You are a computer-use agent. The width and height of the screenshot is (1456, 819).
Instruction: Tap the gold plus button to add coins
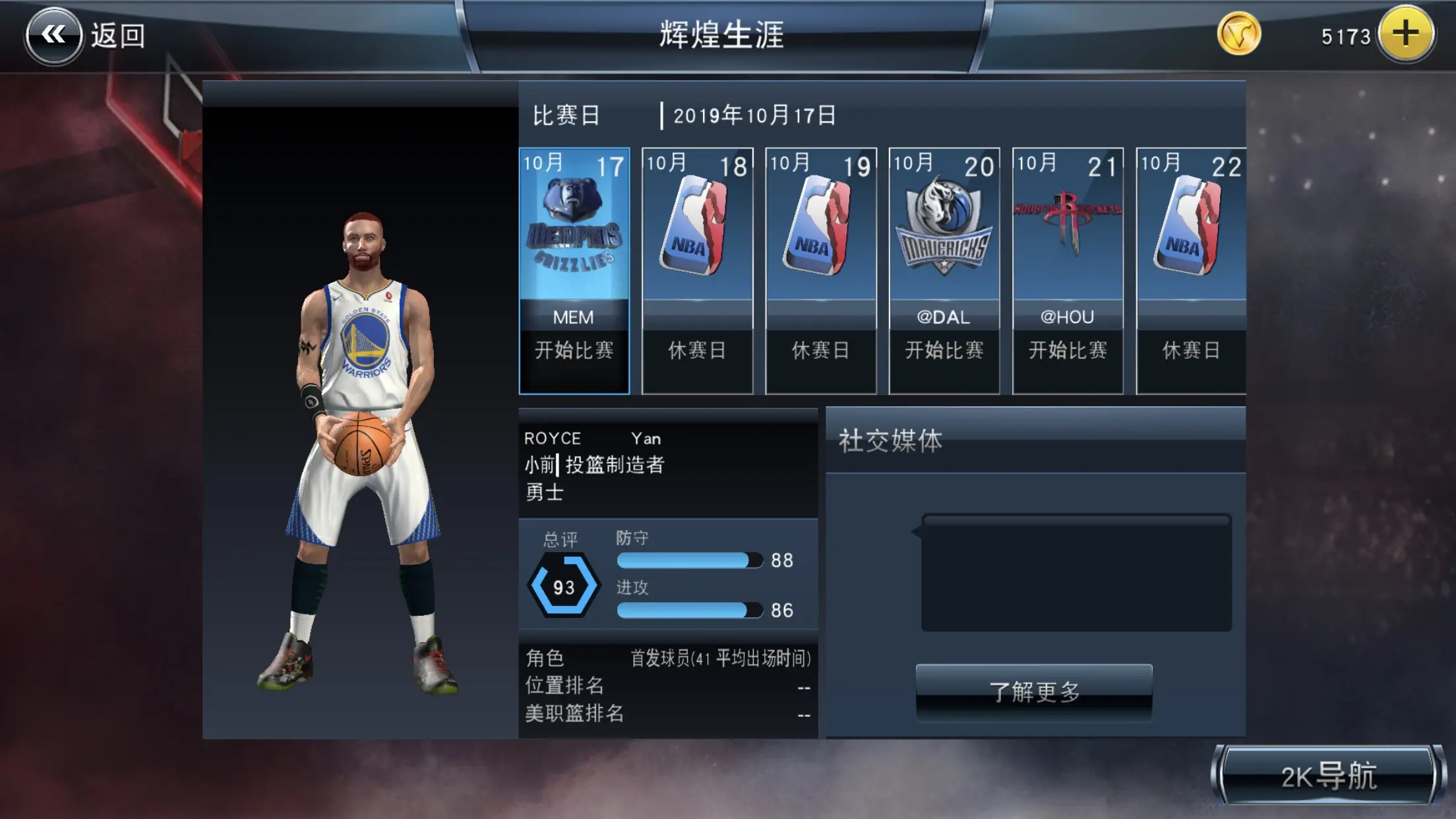[1405, 34]
